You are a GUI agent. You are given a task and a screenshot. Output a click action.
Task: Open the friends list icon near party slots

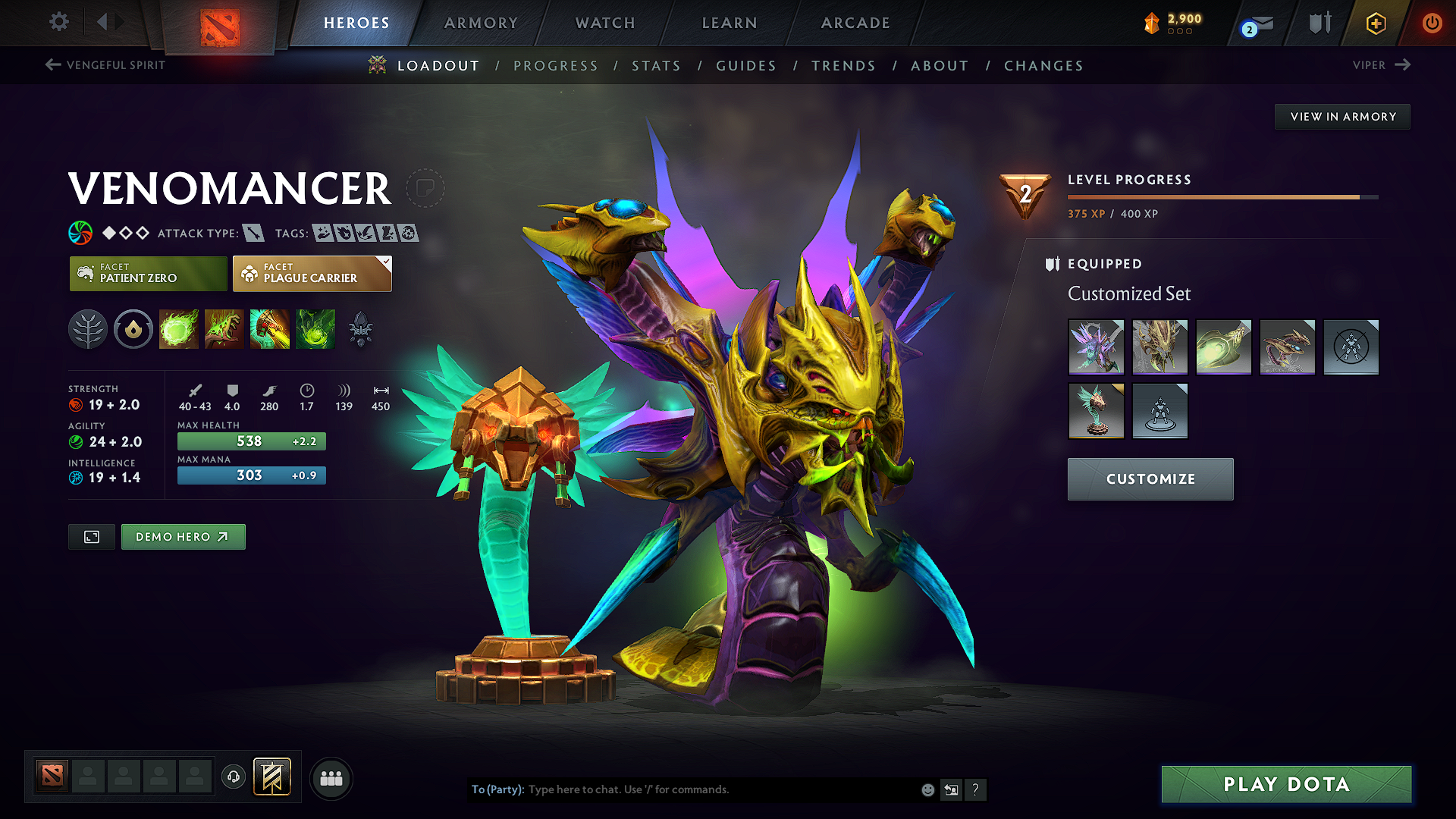pos(331,778)
